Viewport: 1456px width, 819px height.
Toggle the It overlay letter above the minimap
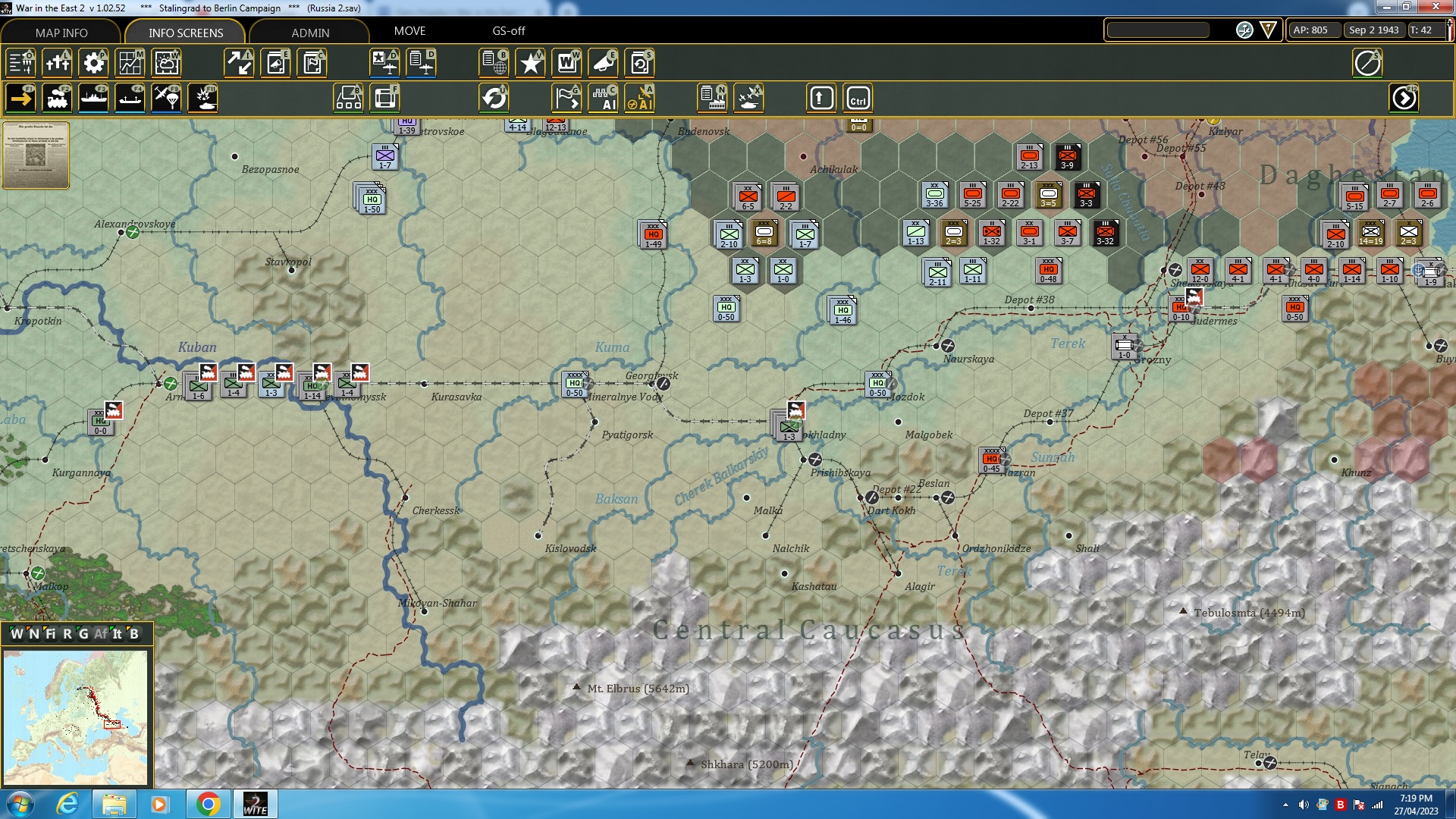tap(116, 634)
